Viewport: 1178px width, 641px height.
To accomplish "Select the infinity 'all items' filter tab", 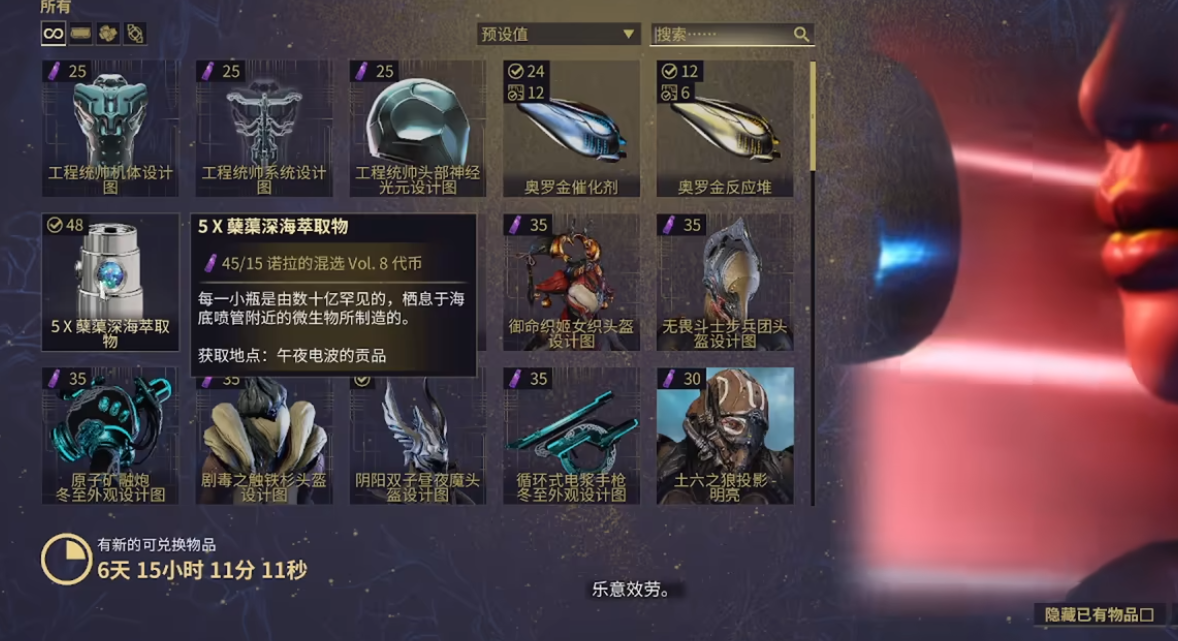I will tap(53, 34).
